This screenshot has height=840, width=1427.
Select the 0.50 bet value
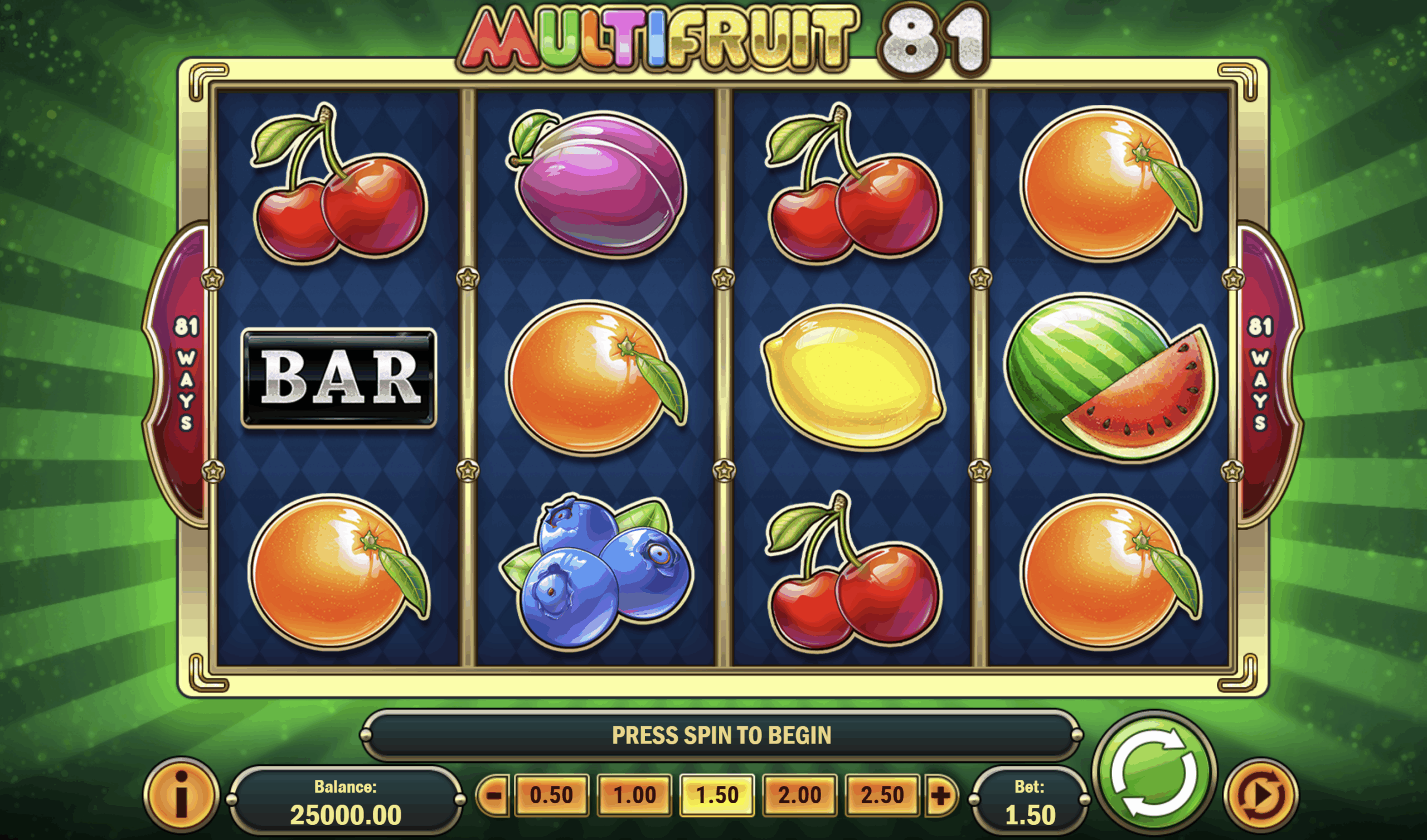coord(551,795)
